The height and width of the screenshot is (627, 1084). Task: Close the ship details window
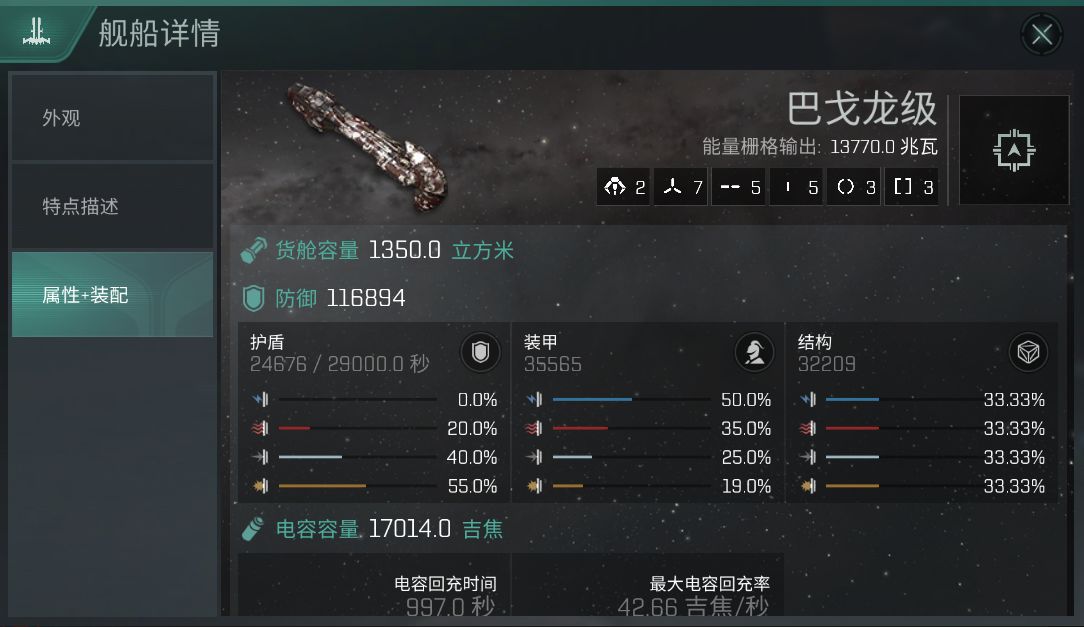pyautogui.click(x=1041, y=35)
